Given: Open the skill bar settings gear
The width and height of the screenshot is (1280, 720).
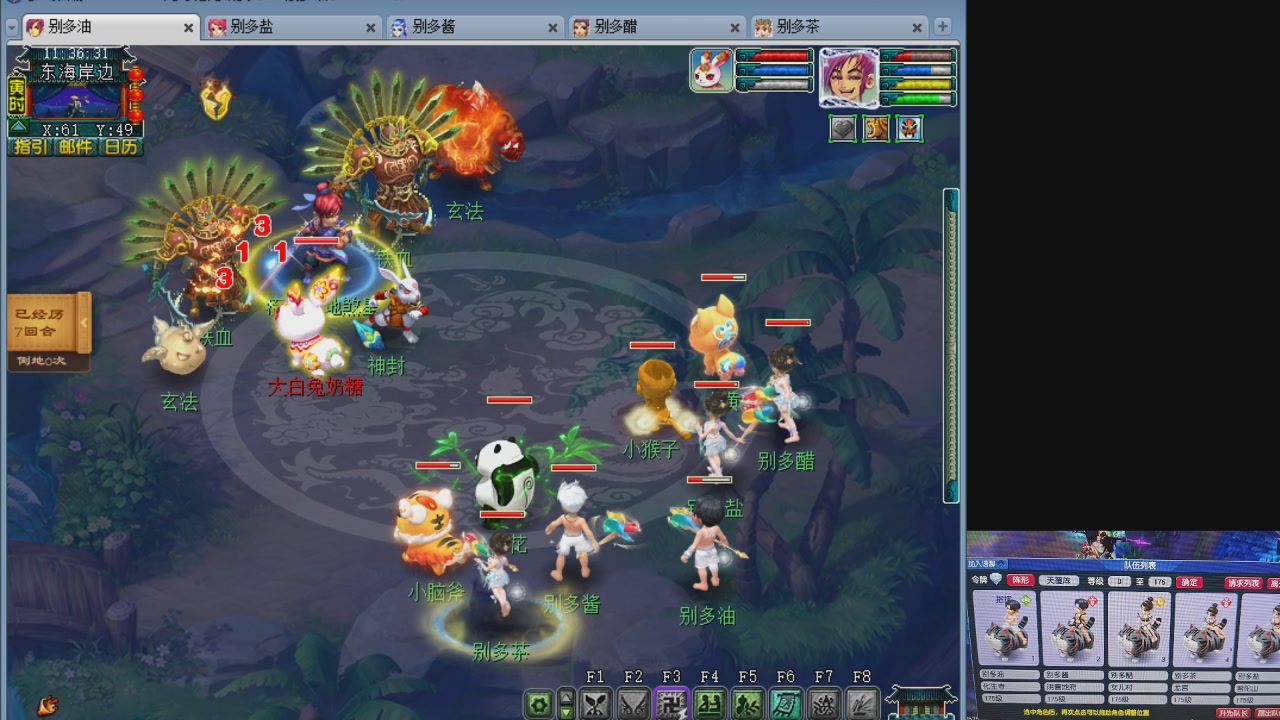Looking at the screenshot, I should (537, 704).
